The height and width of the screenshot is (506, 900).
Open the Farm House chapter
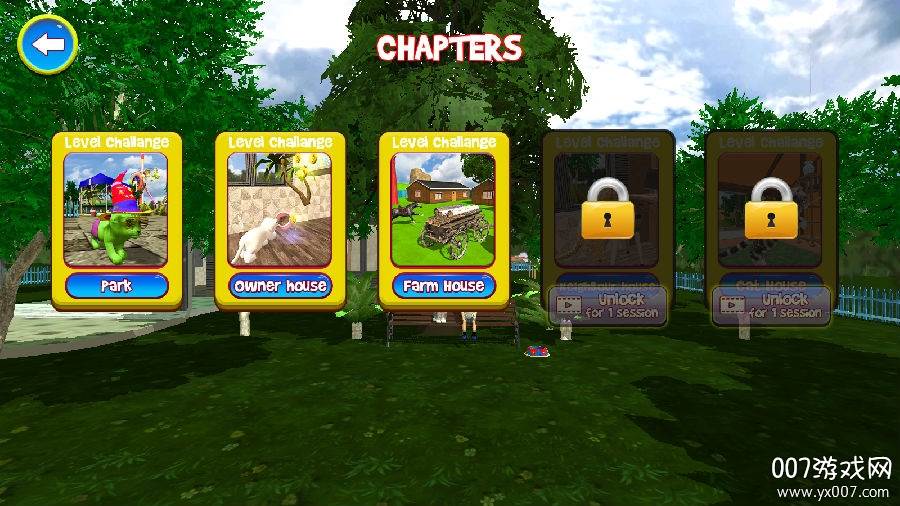coord(443,219)
